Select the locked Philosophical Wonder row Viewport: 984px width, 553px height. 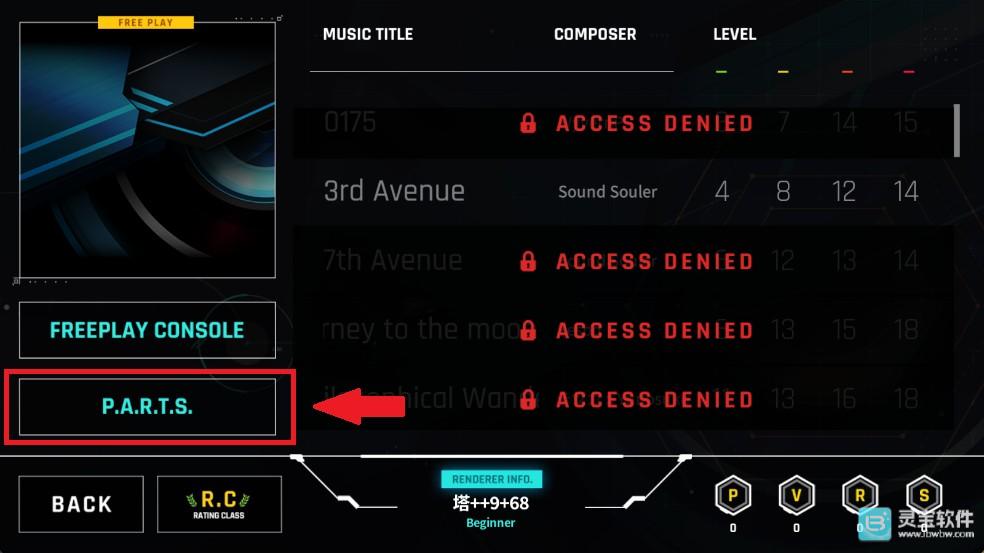pyautogui.click(x=620, y=399)
